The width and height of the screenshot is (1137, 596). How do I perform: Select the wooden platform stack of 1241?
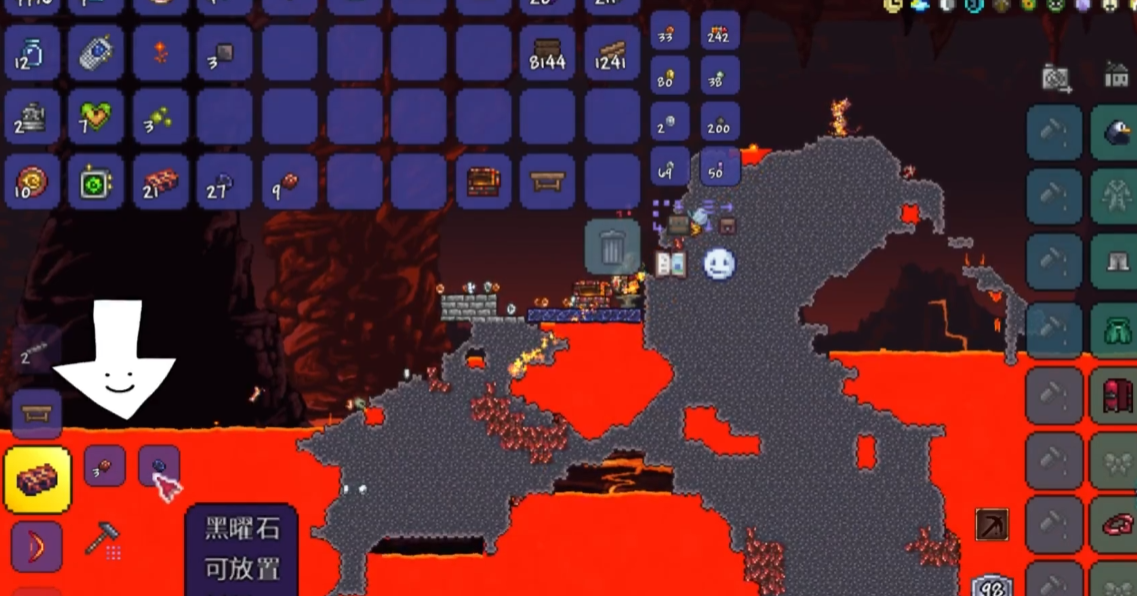pyautogui.click(x=611, y=53)
